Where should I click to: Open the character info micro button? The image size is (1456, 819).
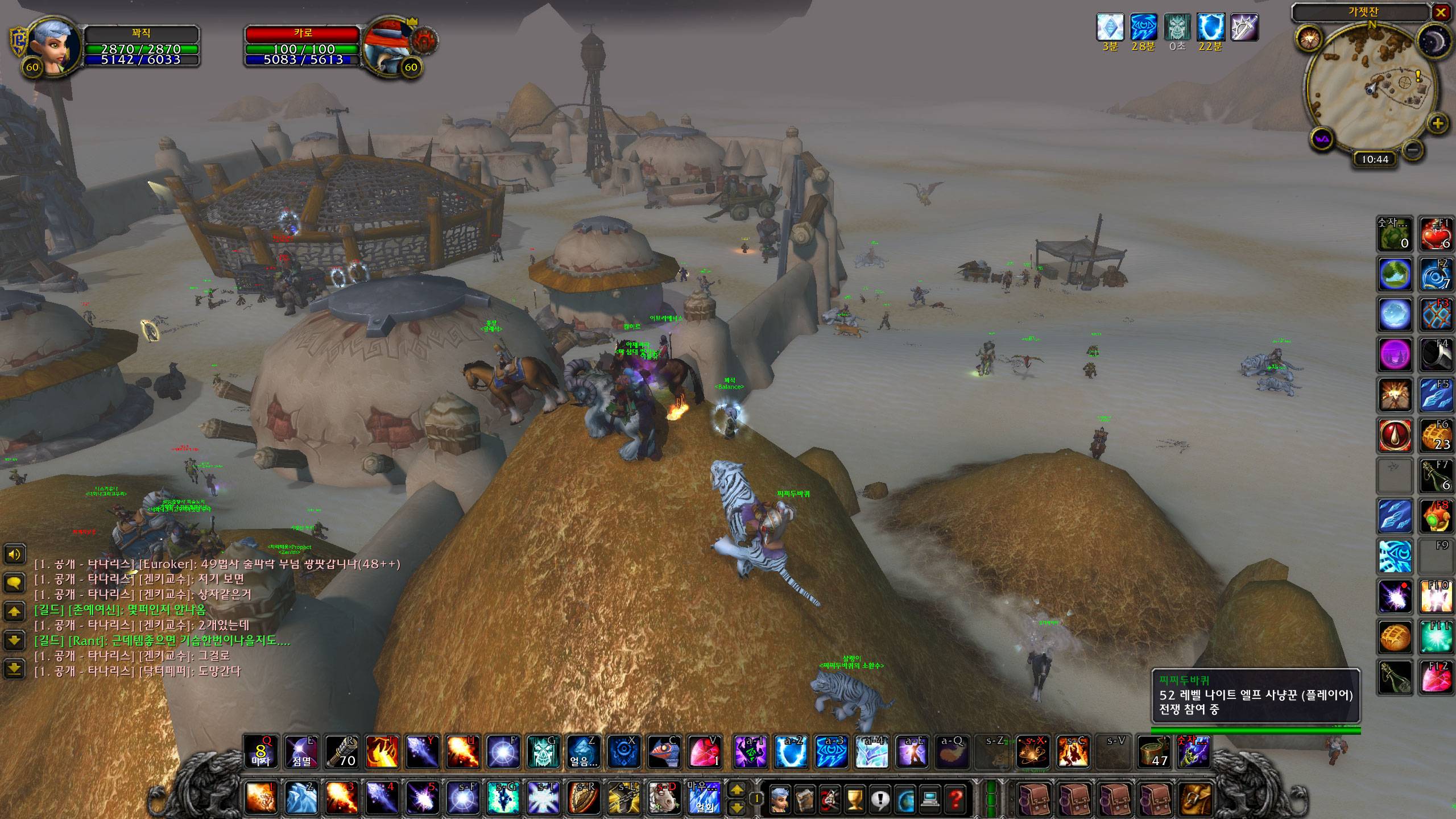point(779,799)
